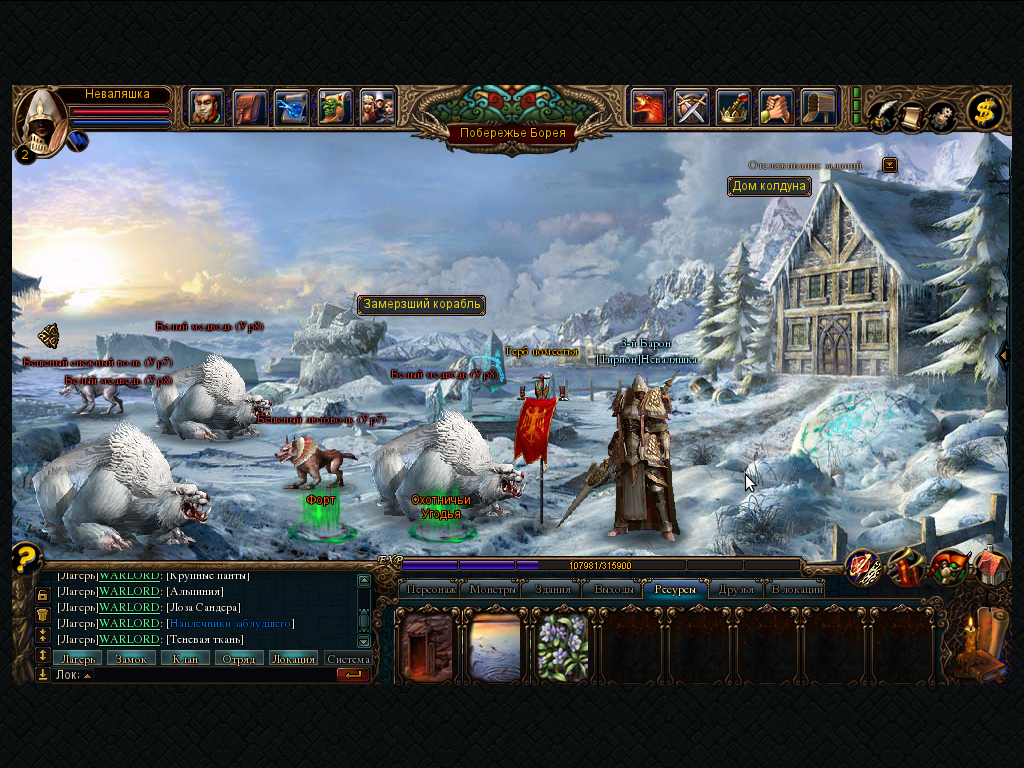Switch chat to the Замок channel

click(x=131, y=658)
